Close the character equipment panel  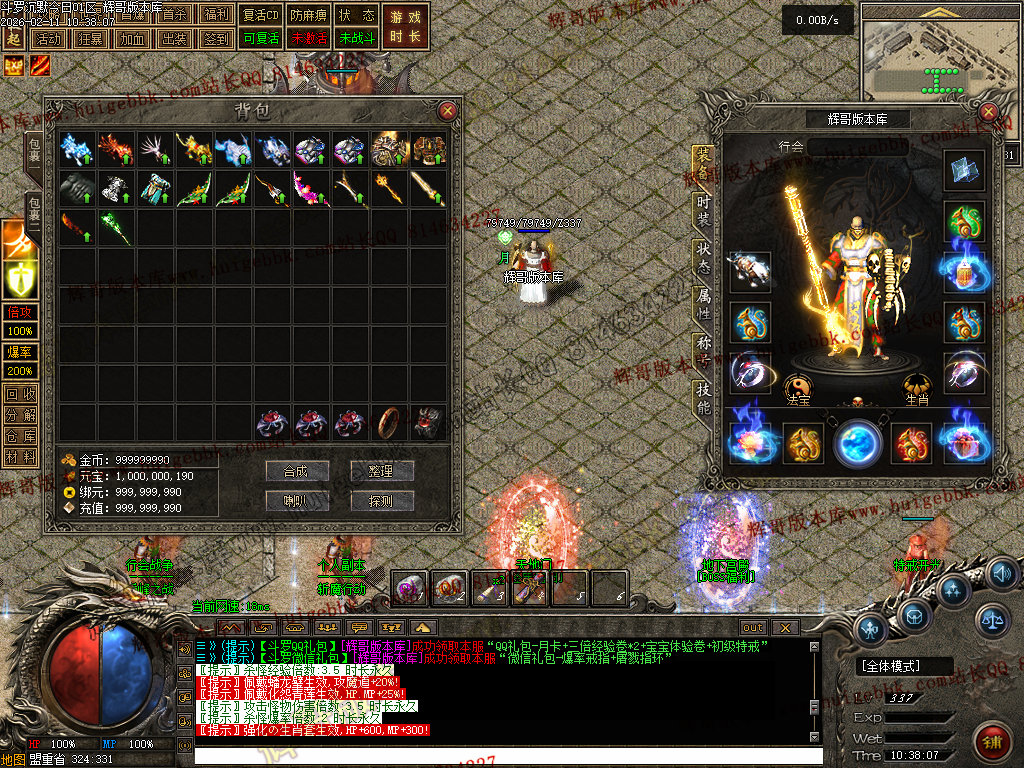pyautogui.click(x=988, y=112)
